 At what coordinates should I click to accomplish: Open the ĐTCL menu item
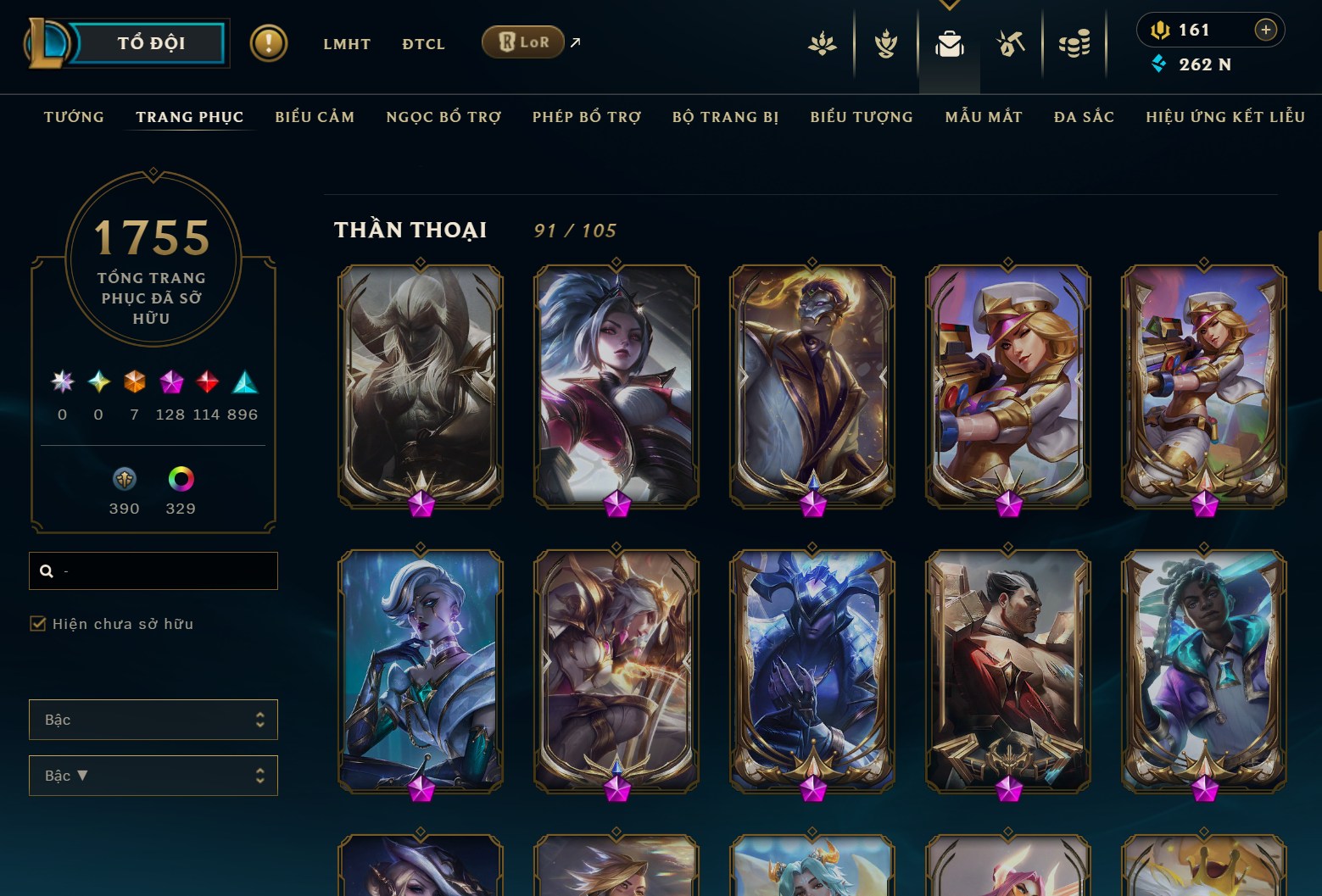(423, 44)
